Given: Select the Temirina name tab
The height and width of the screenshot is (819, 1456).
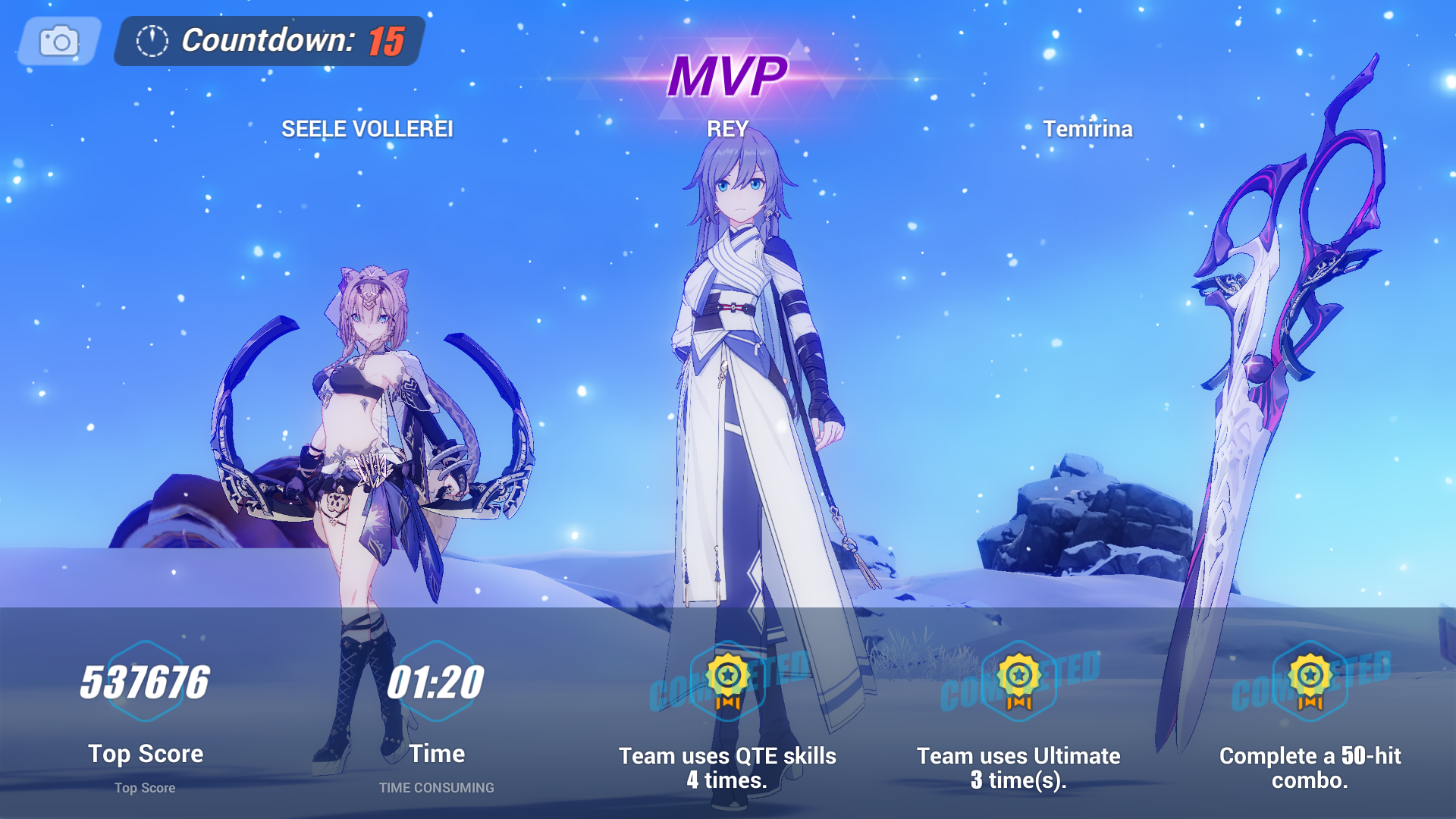Looking at the screenshot, I should tap(1090, 129).
